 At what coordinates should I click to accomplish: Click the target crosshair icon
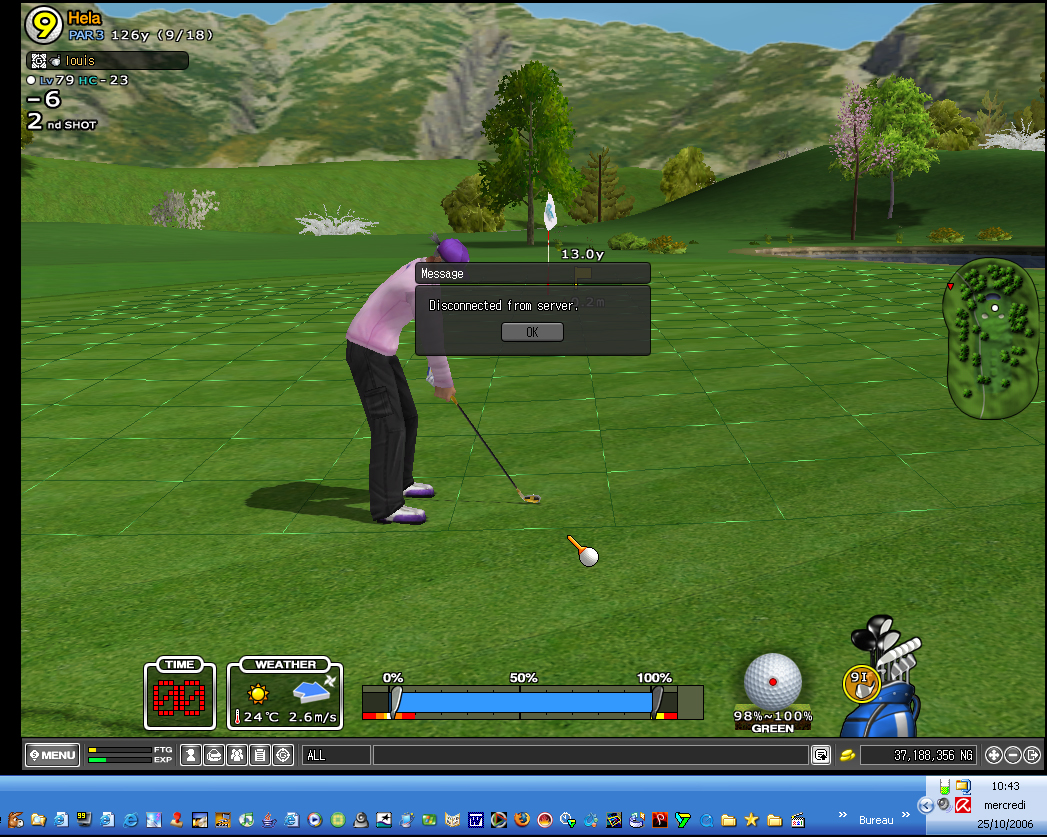point(283,755)
